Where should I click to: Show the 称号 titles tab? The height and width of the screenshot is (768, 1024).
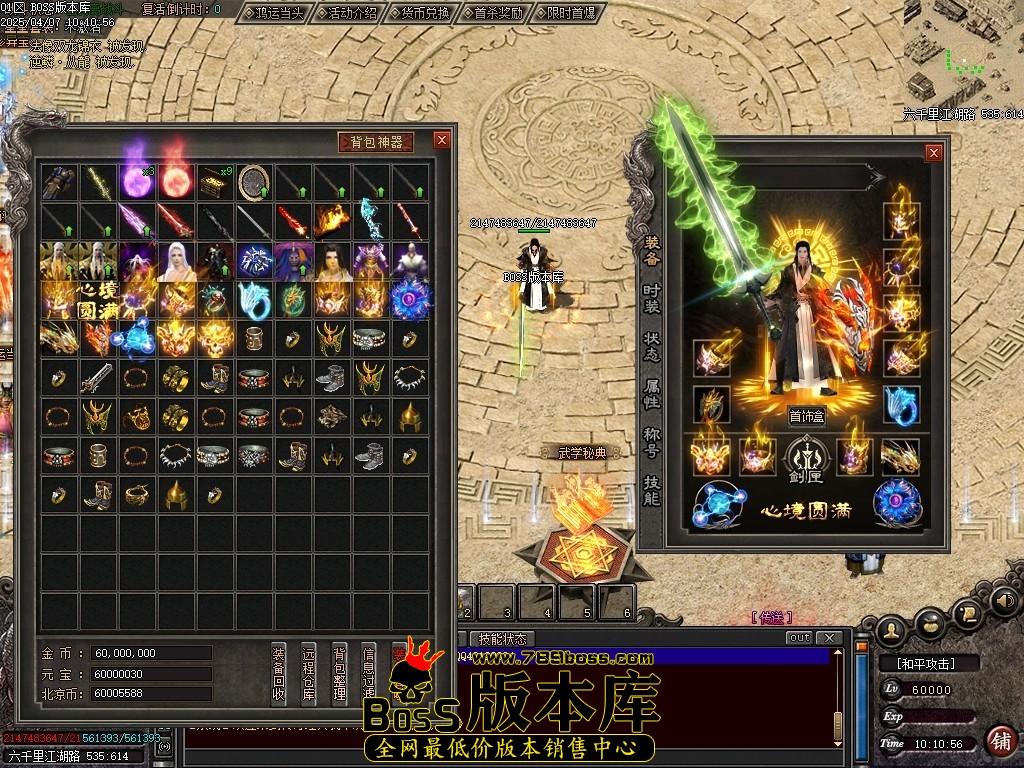click(x=651, y=442)
